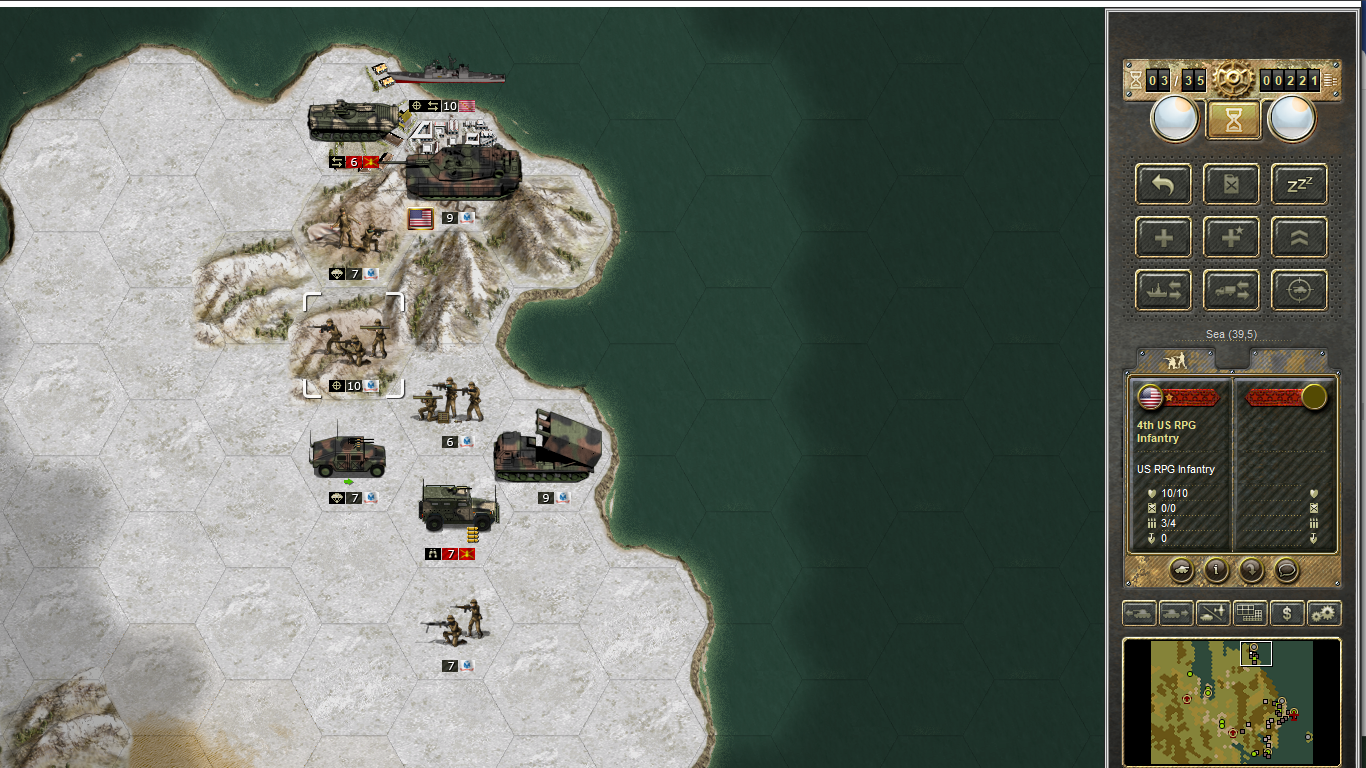The image size is (1366, 768).
Task: Open the grid panel toolbar button
Action: 1250,613
